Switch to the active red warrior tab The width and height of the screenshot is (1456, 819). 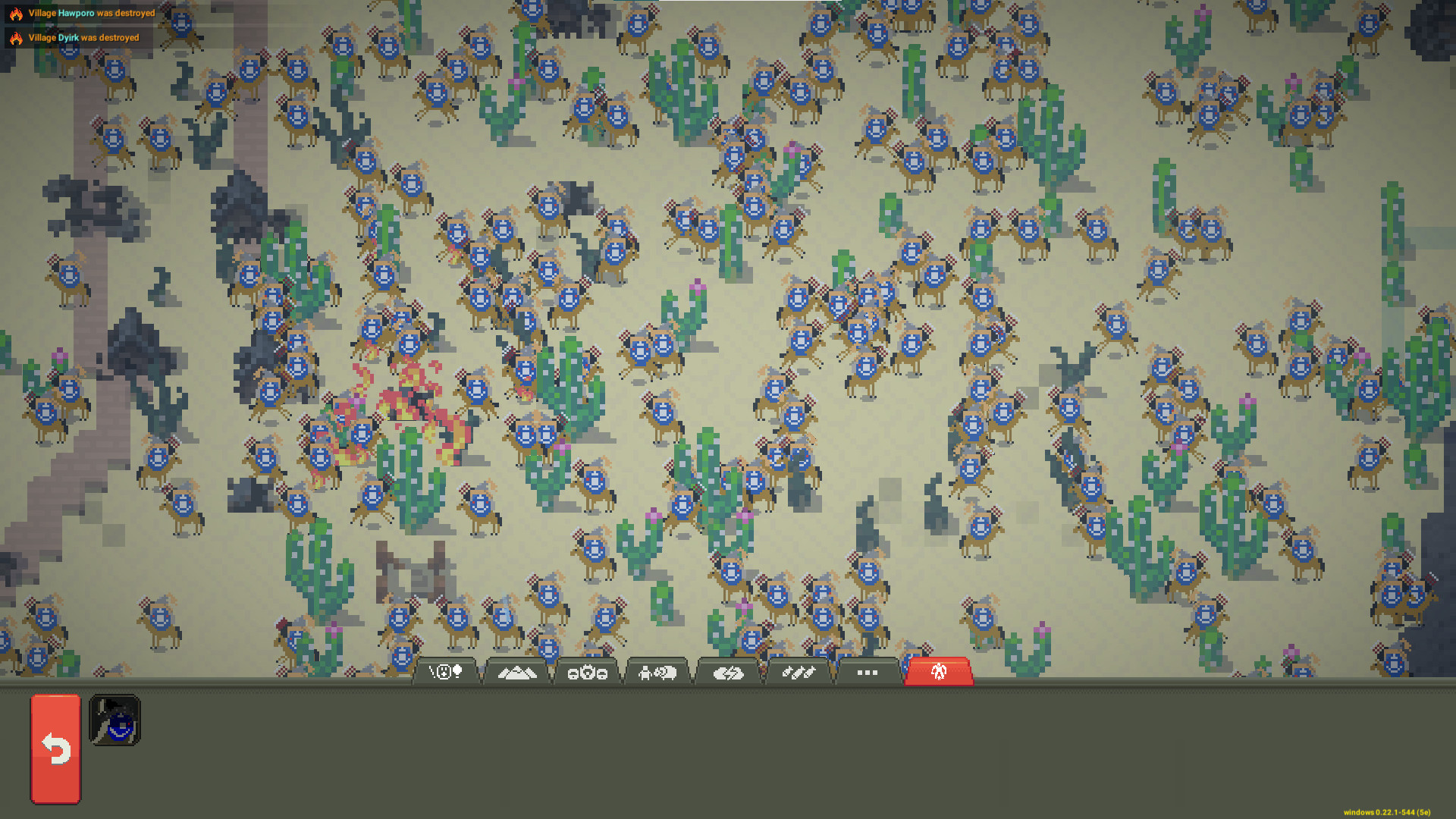tap(938, 672)
